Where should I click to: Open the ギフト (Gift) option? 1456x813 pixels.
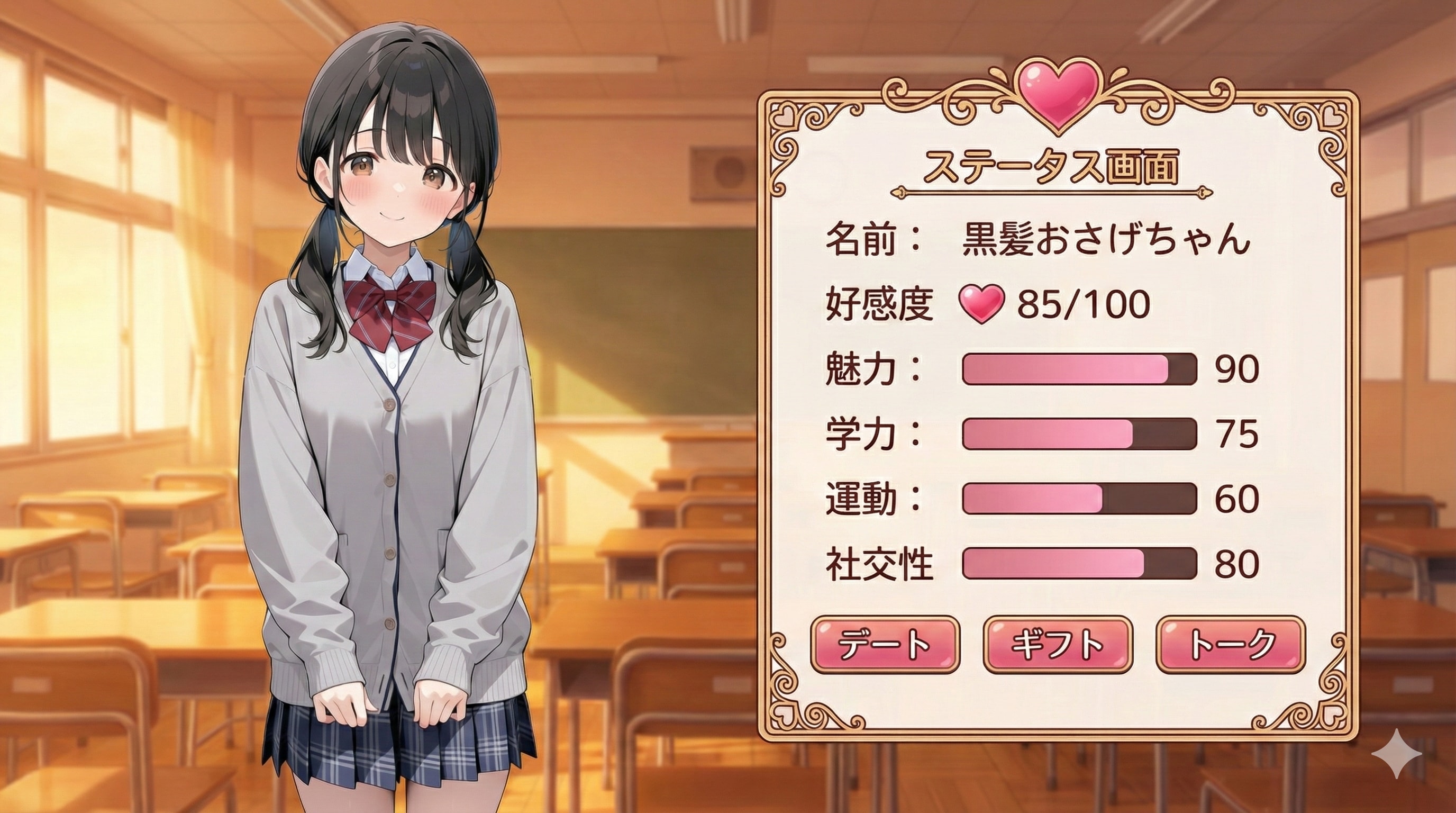pyautogui.click(x=1058, y=645)
